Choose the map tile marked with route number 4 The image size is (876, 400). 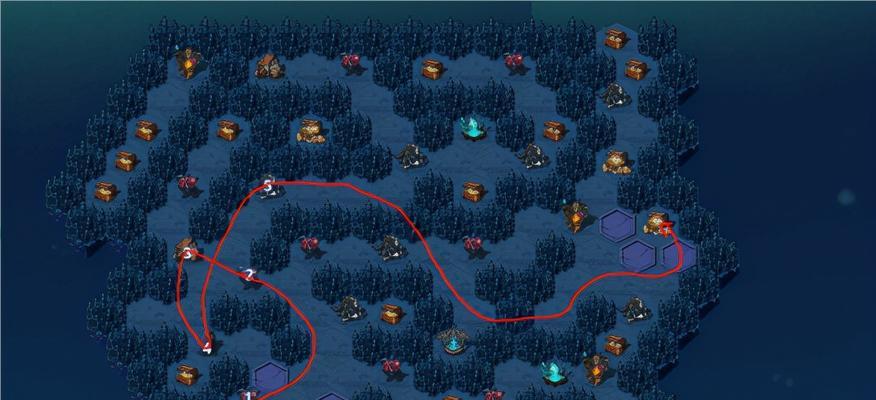(207, 346)
